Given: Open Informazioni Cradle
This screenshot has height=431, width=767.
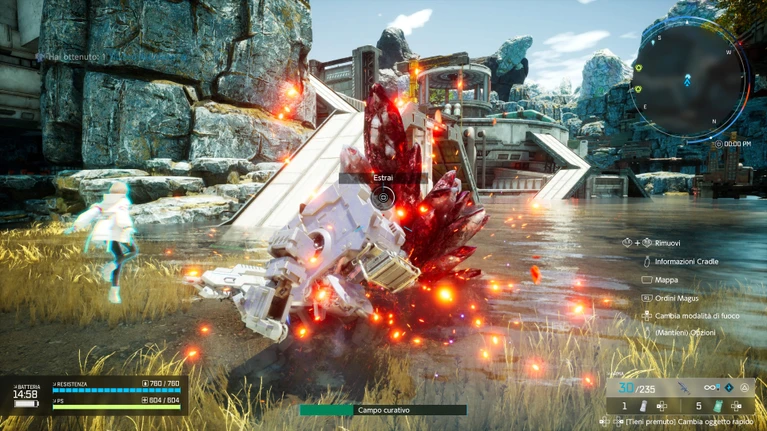Looking at the screenshot, I should tap(686, 261).
